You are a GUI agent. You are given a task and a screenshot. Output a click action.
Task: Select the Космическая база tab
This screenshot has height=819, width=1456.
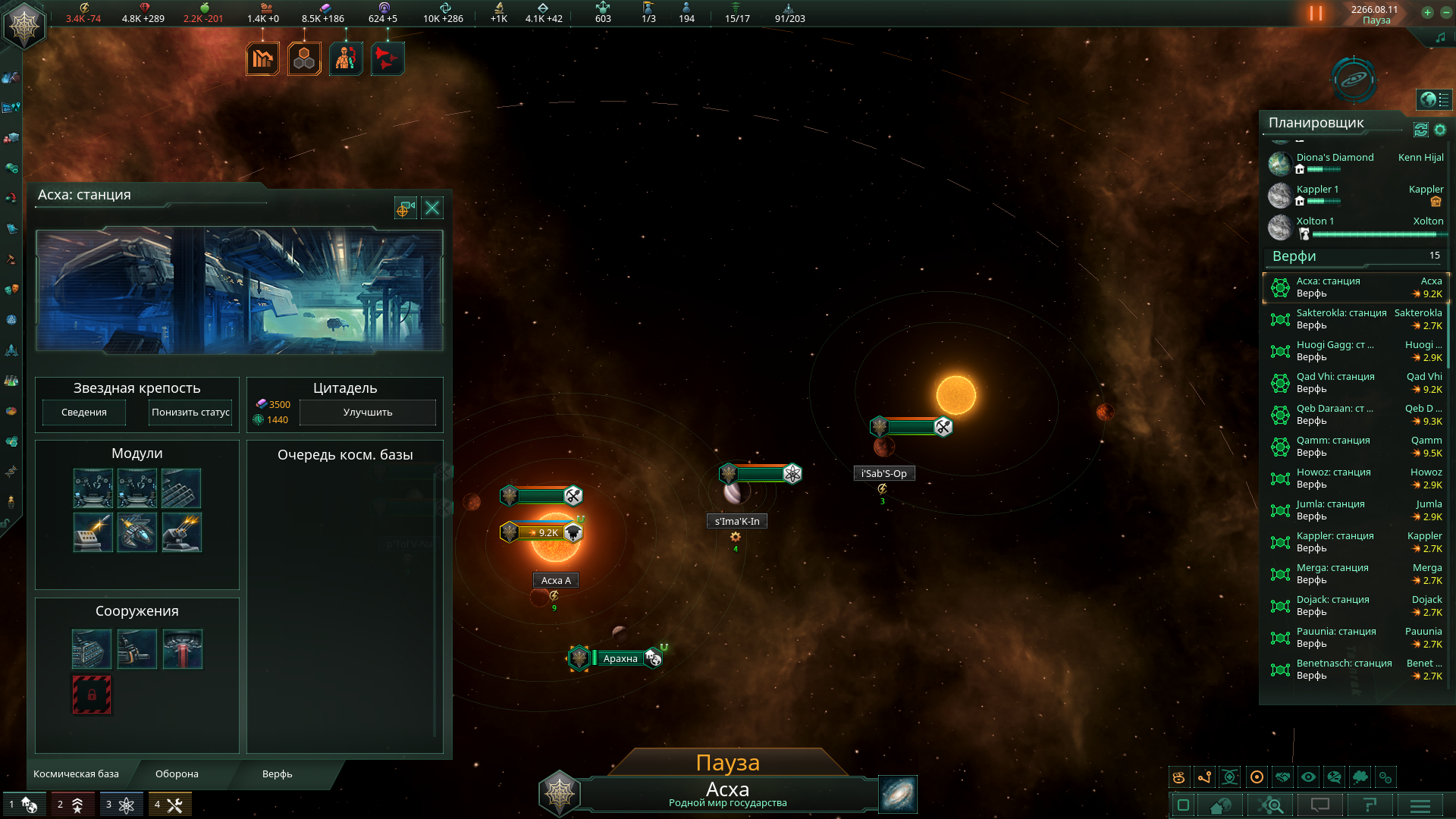pyautogui.click(x=76, y=774)
